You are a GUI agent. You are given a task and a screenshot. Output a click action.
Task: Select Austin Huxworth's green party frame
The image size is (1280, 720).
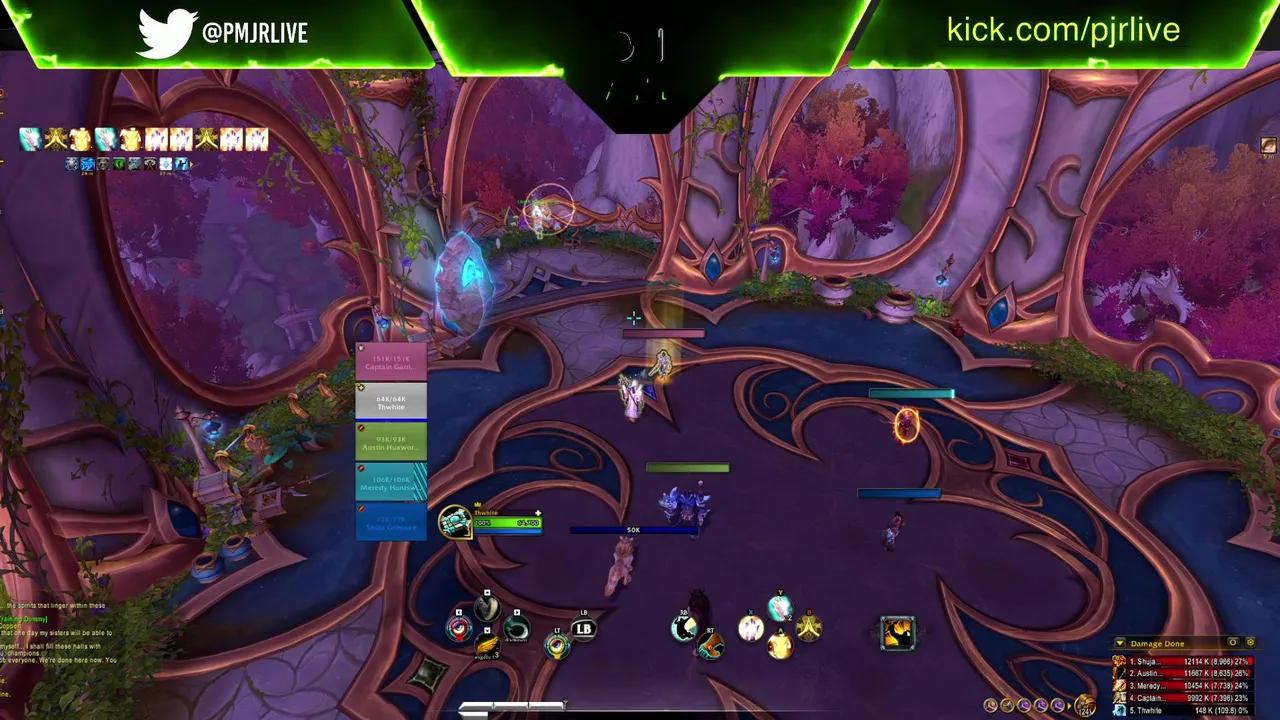(392, 442)
